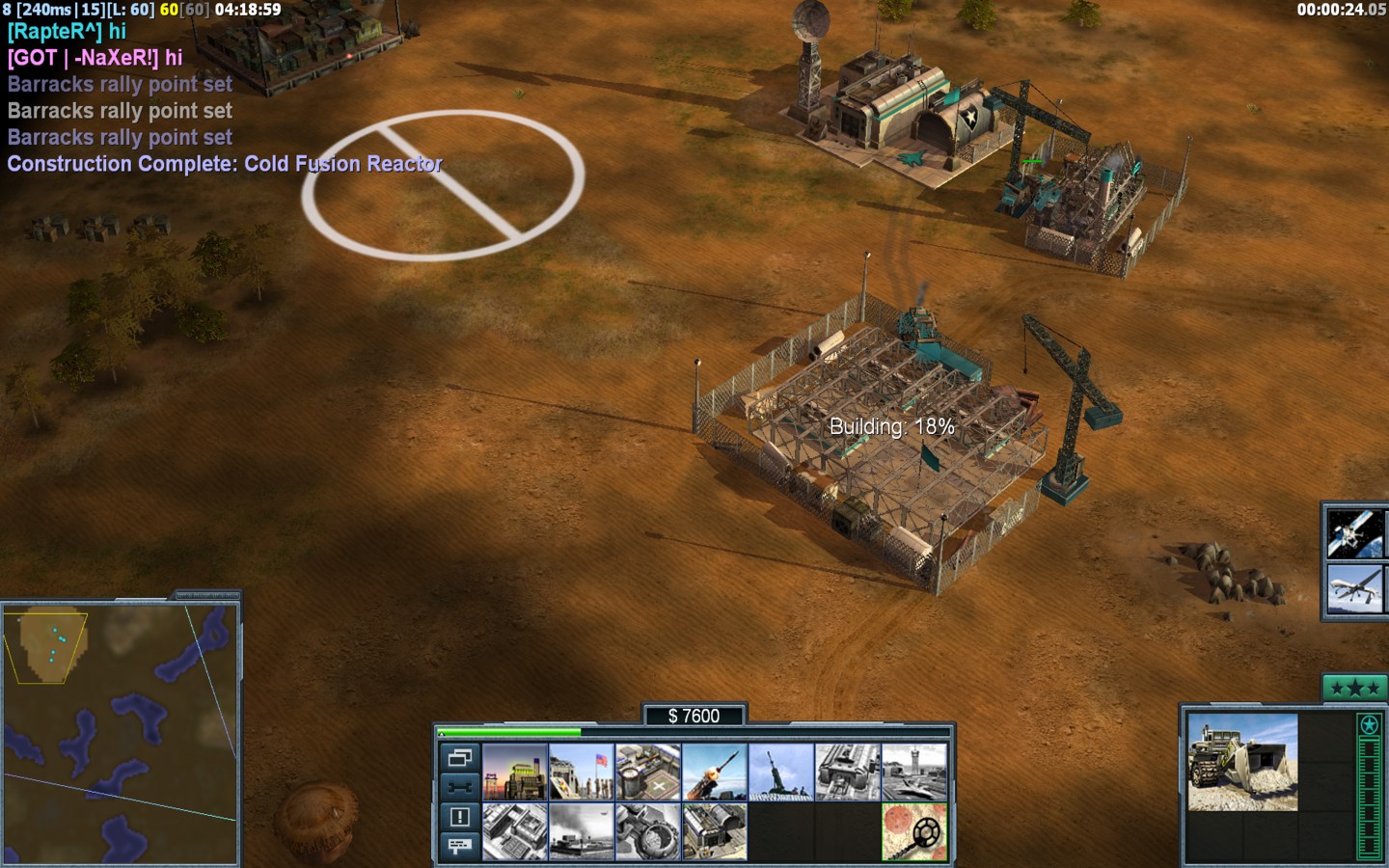Build a Cold Fusion Reactor

click(515, 772)
